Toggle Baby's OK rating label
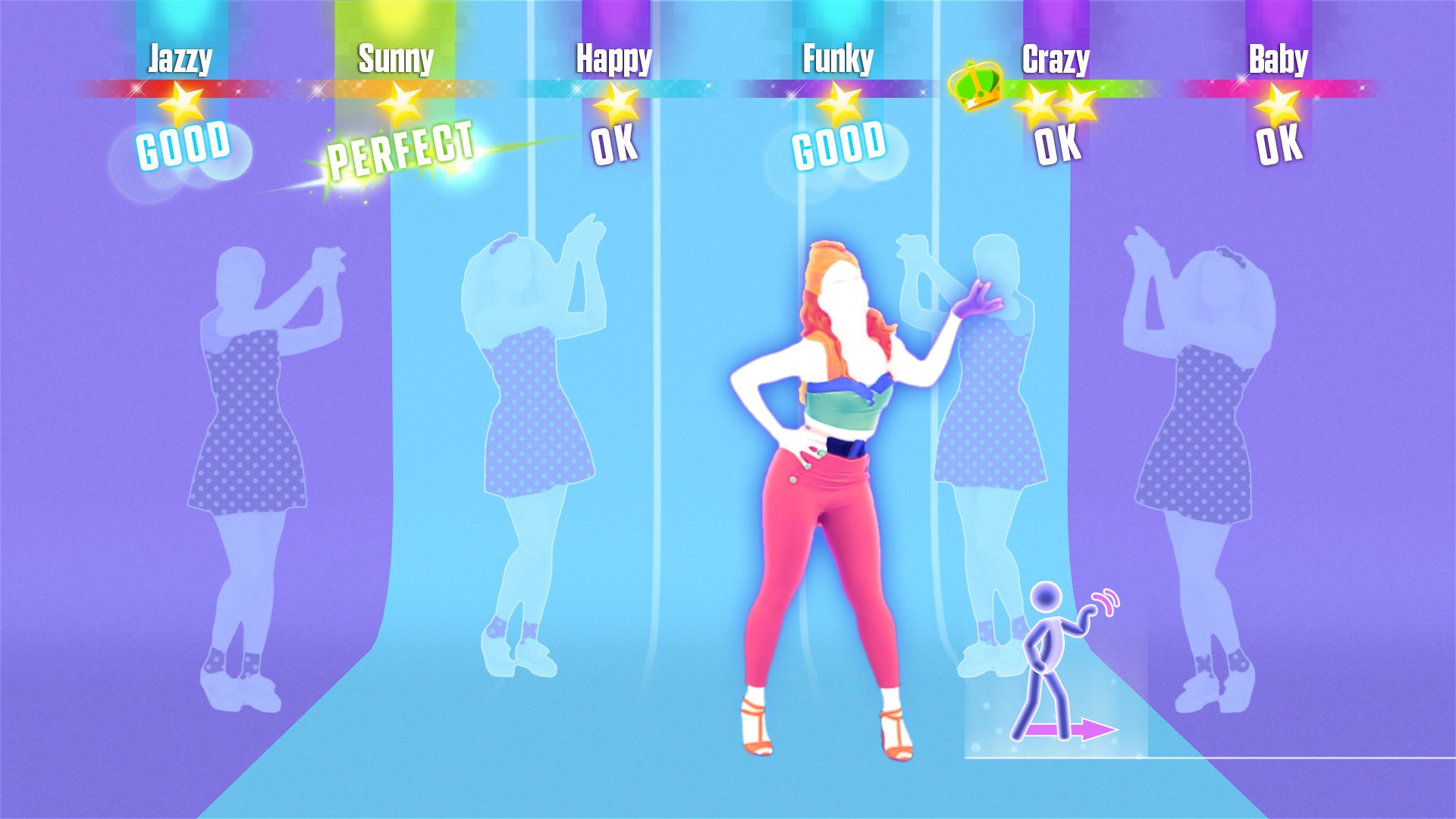Image resolution: width=1456 pixels, height=819 pixels. [x=1276, y=148]
